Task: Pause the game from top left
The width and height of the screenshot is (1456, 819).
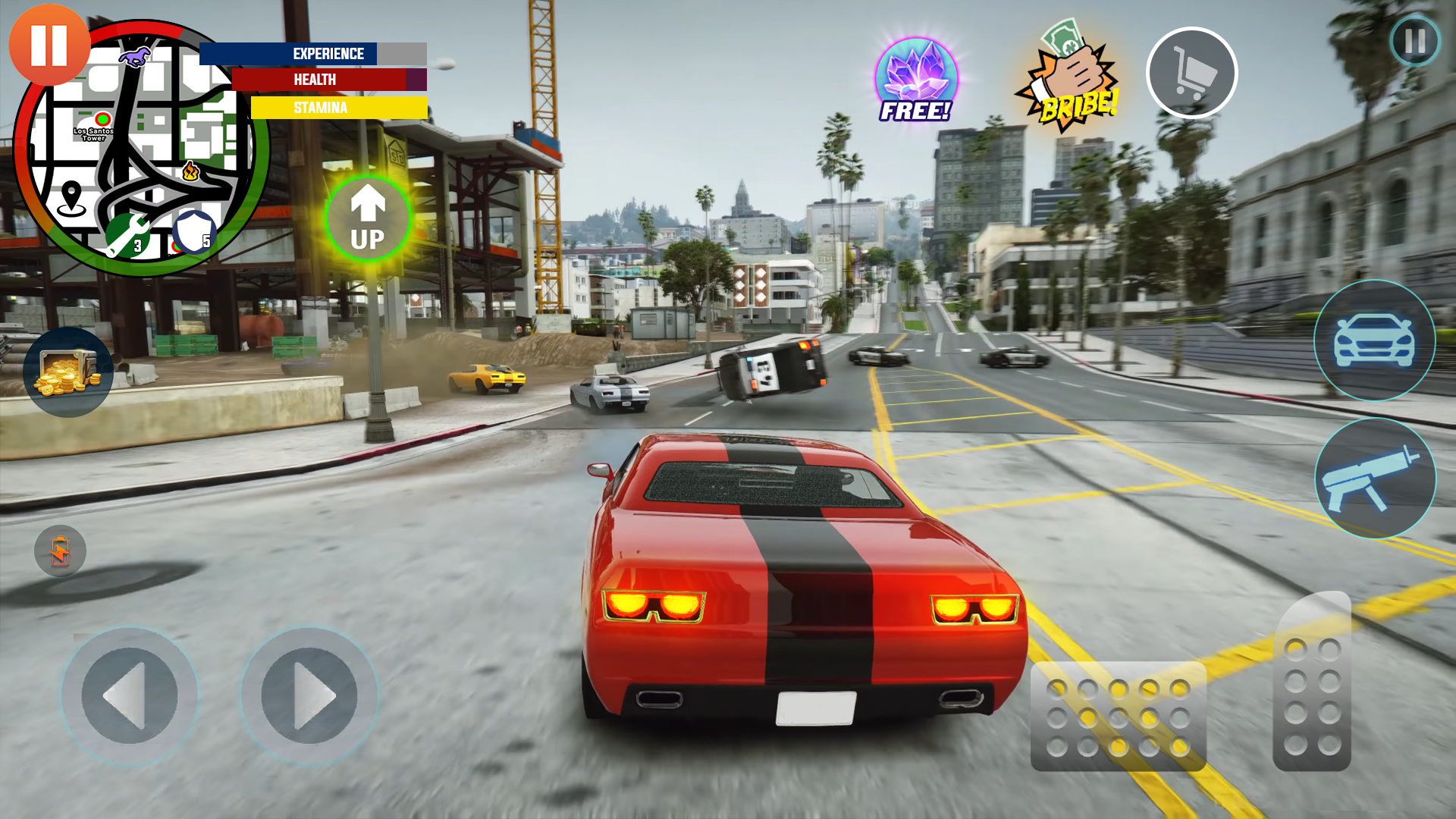Action: click(x=48, y=47)
